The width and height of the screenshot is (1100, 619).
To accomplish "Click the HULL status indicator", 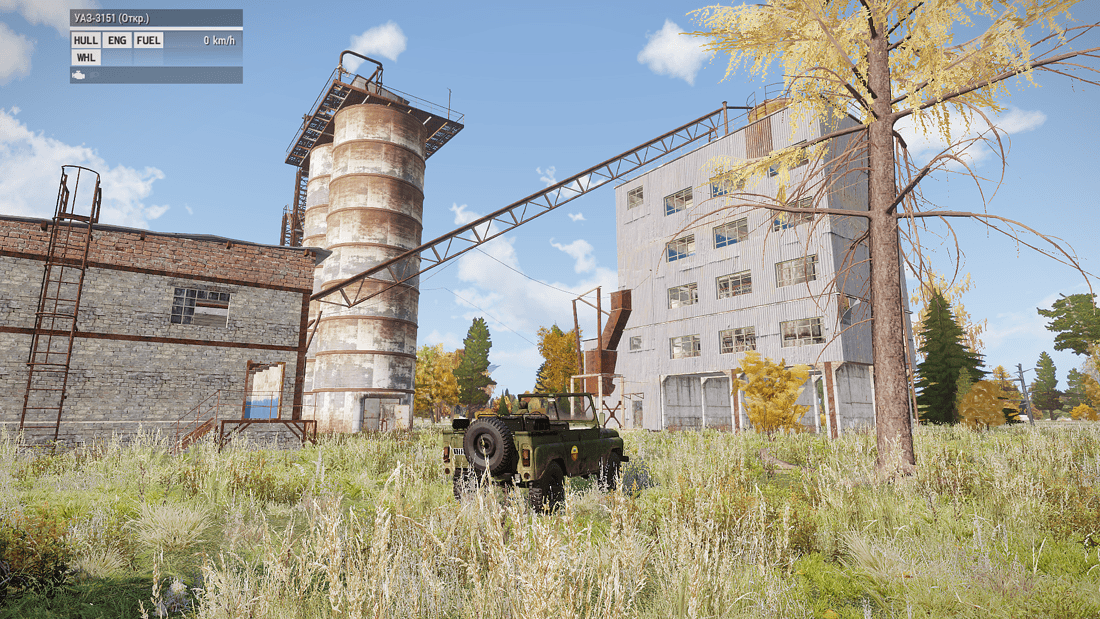I will [x=85, y=40].
